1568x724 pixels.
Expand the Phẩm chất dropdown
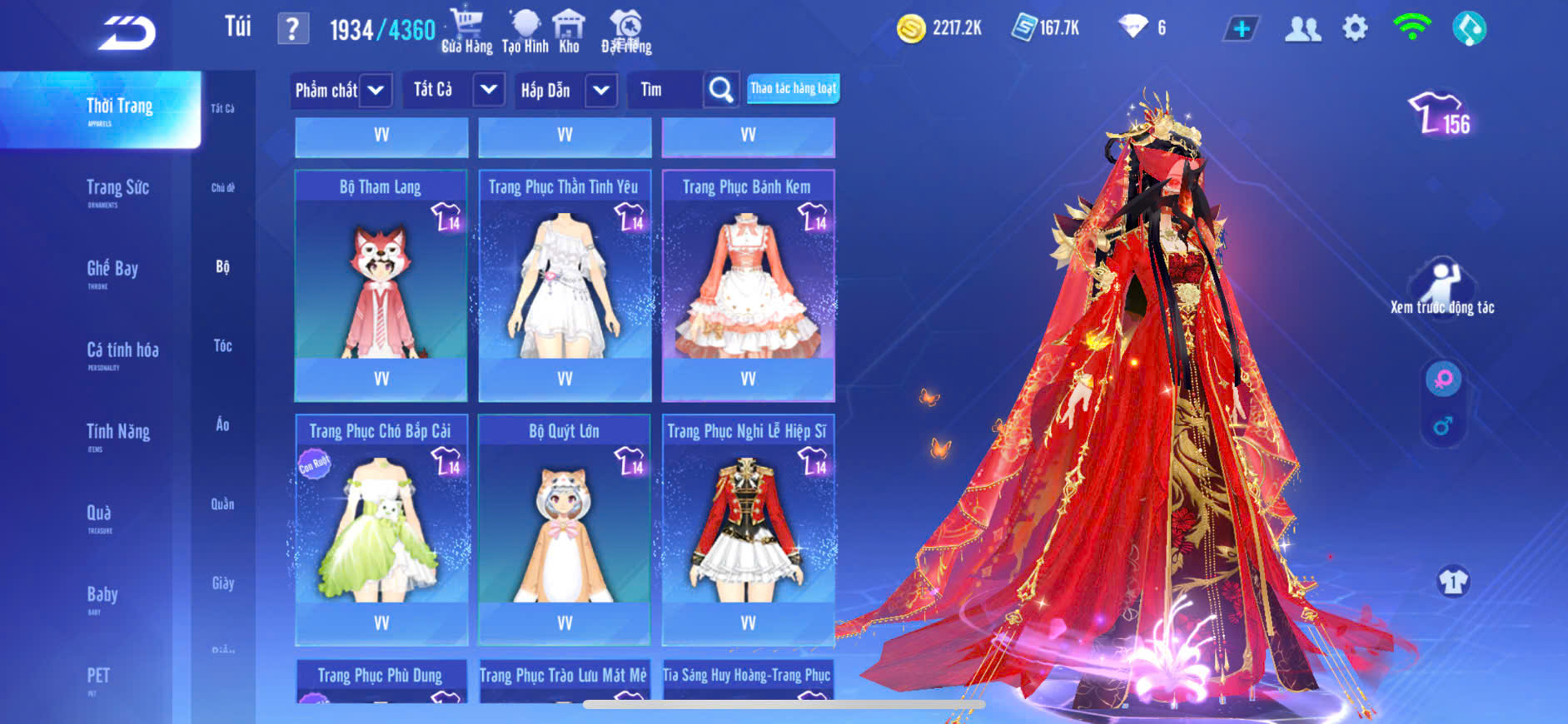coord(376,90)
